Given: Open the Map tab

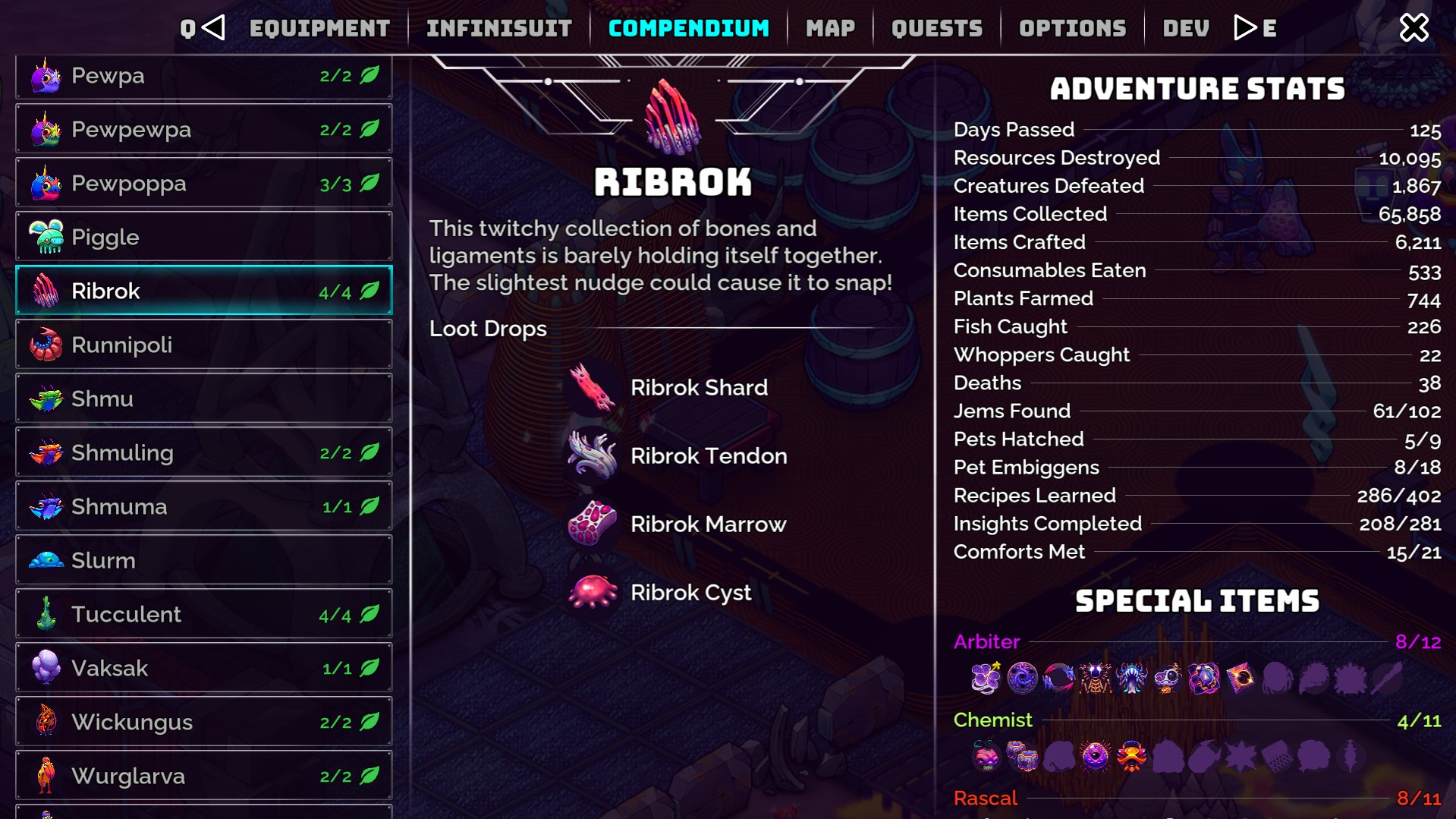Looking at the screenshot, I should click(x=830, y=27).
